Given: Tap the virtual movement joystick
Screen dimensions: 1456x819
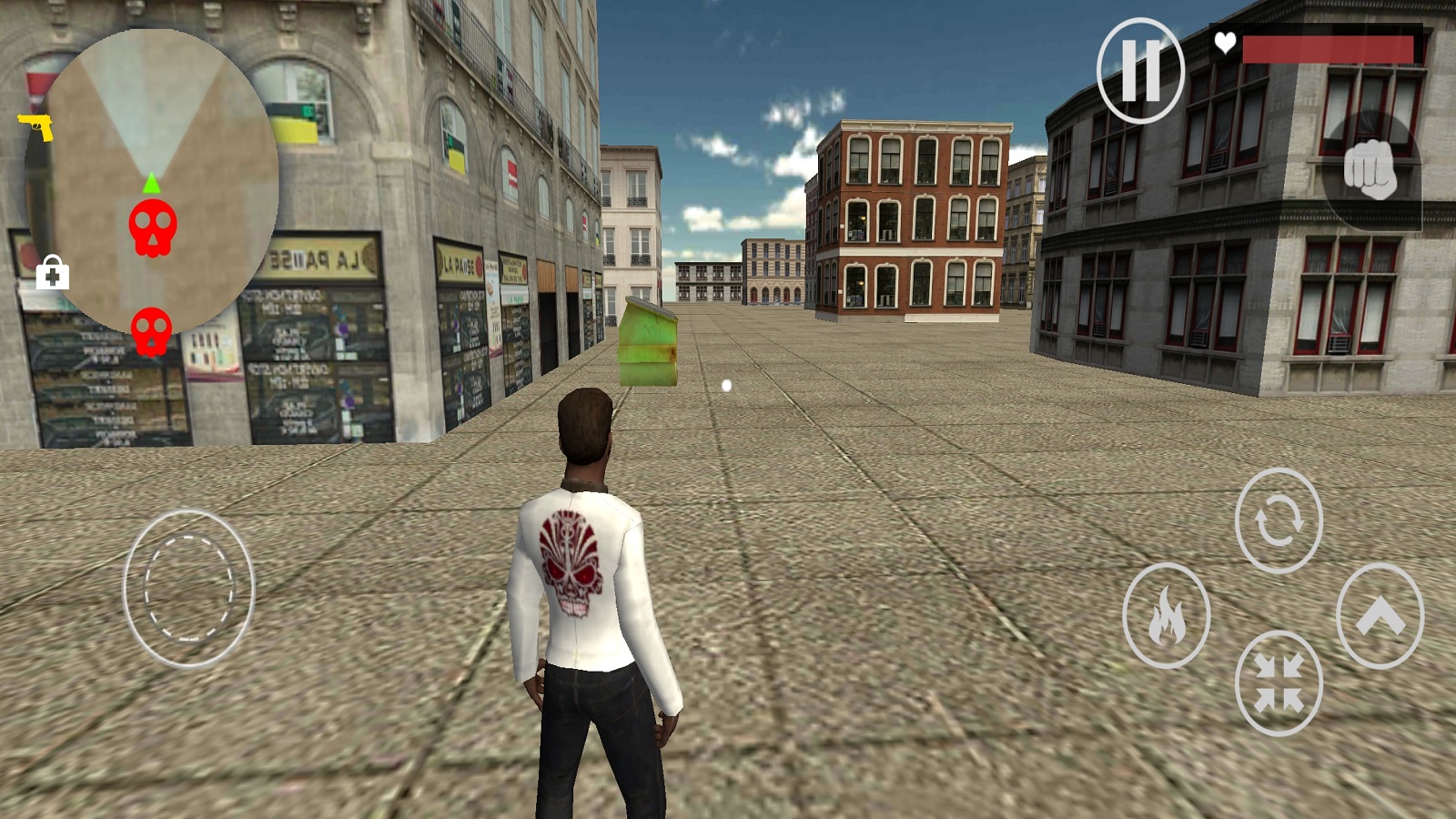Looking at the screenshot, I should click(189, 588).
